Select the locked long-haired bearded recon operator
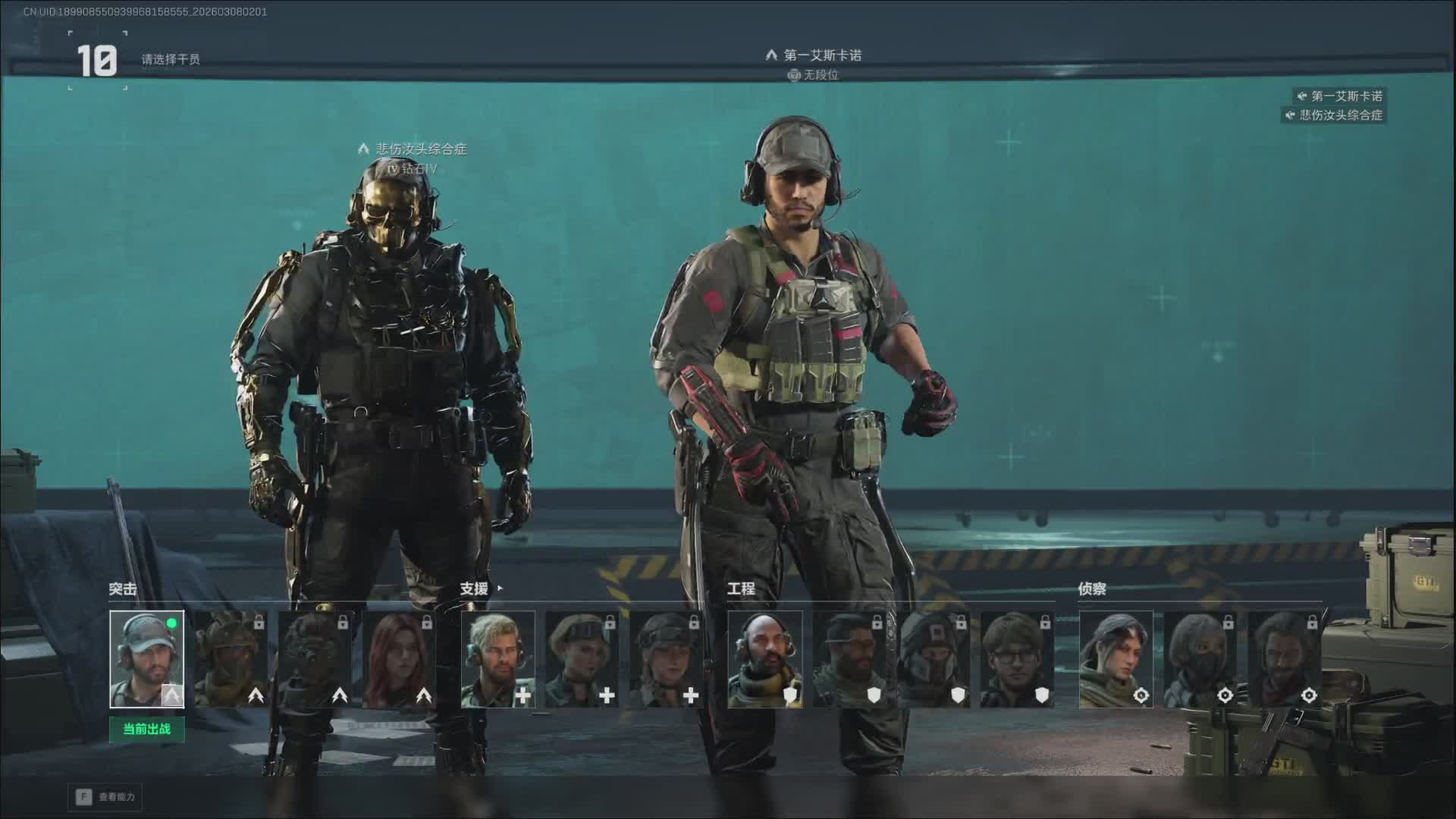1456x819 pixels. (x=1284, y=659)
